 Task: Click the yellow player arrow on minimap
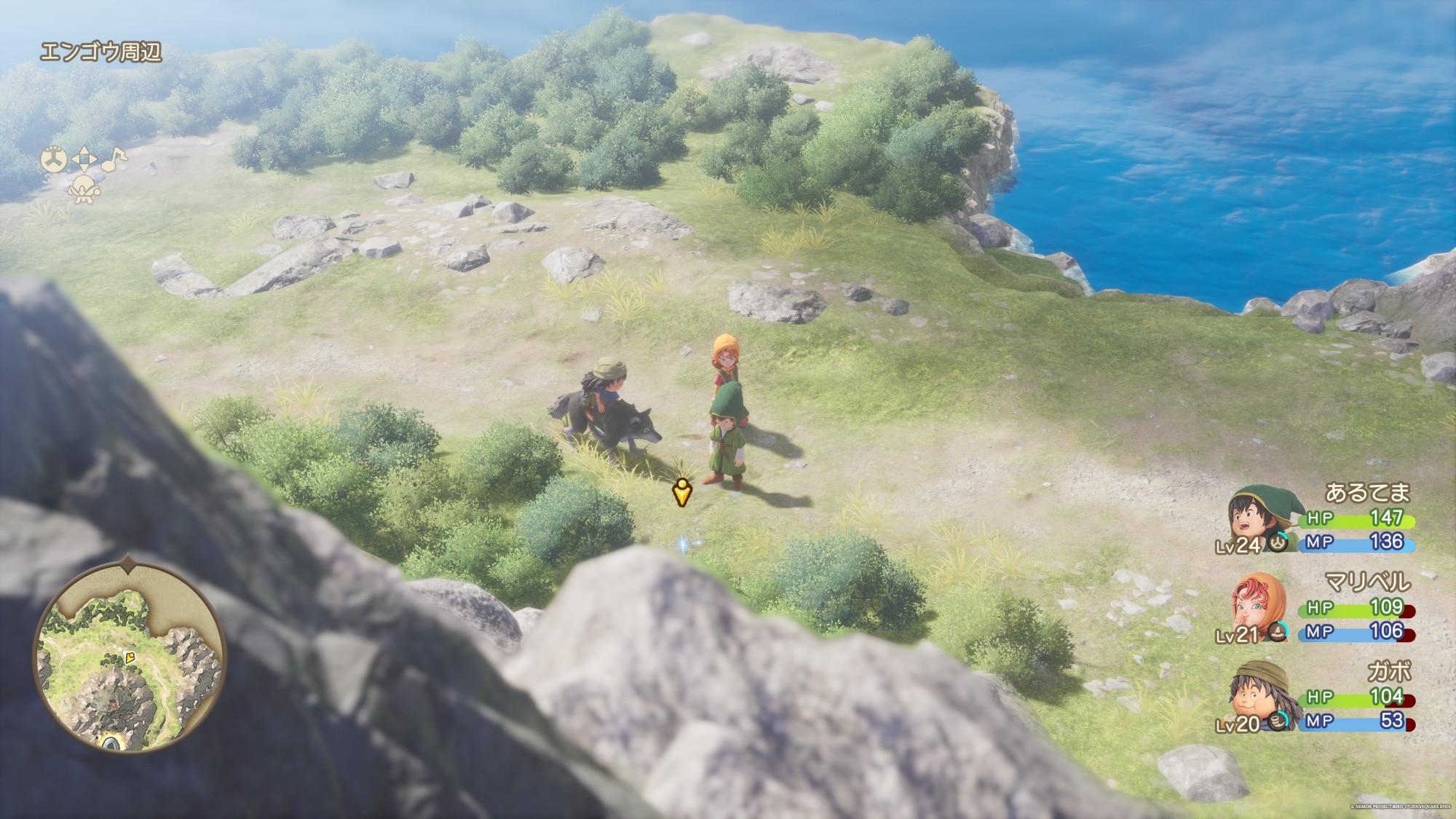point(131,657)
